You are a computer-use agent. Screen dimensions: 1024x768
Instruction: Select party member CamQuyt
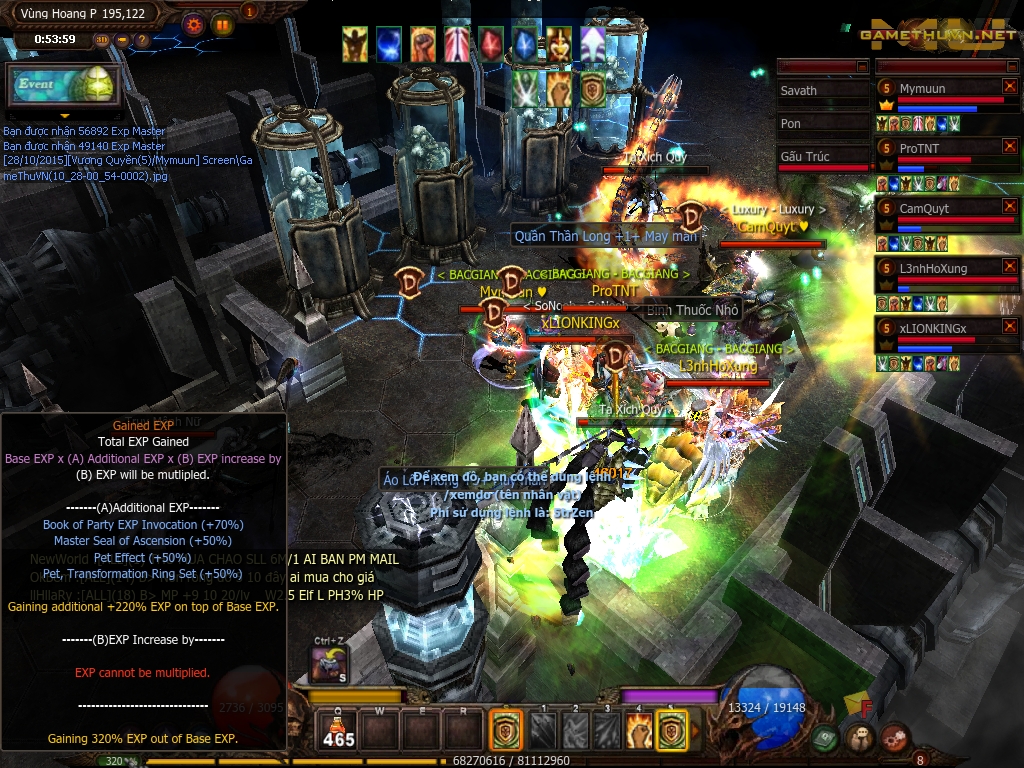(x=942, y=209)
